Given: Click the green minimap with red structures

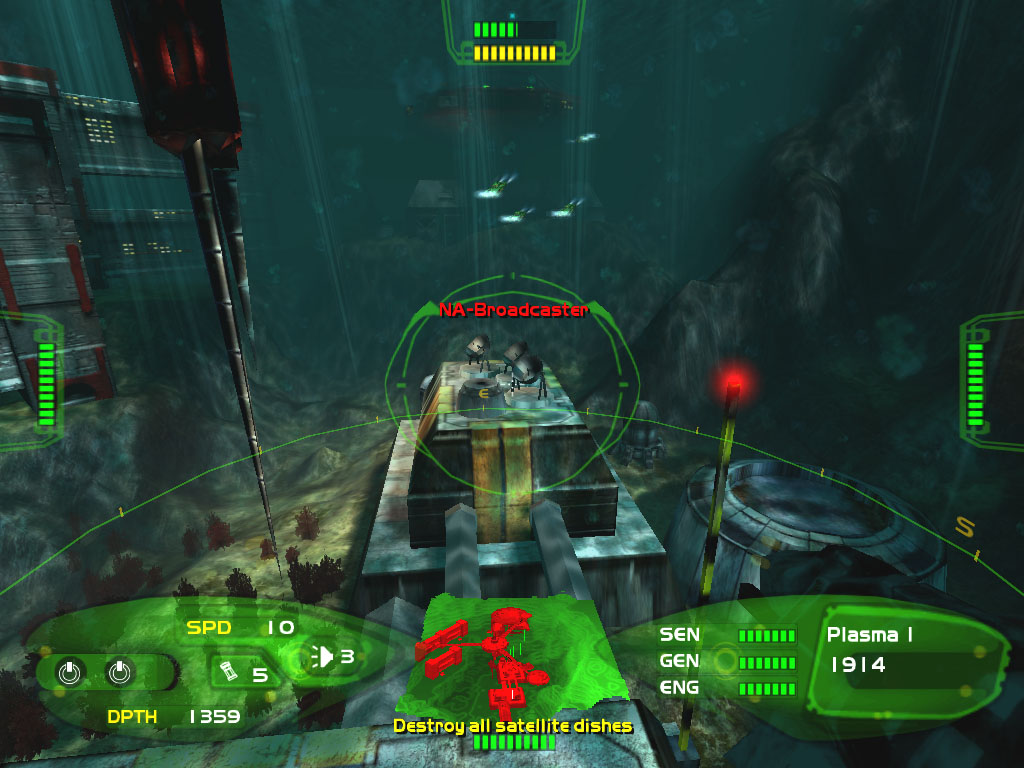Looking at the screenshot, I should [511, 654].
